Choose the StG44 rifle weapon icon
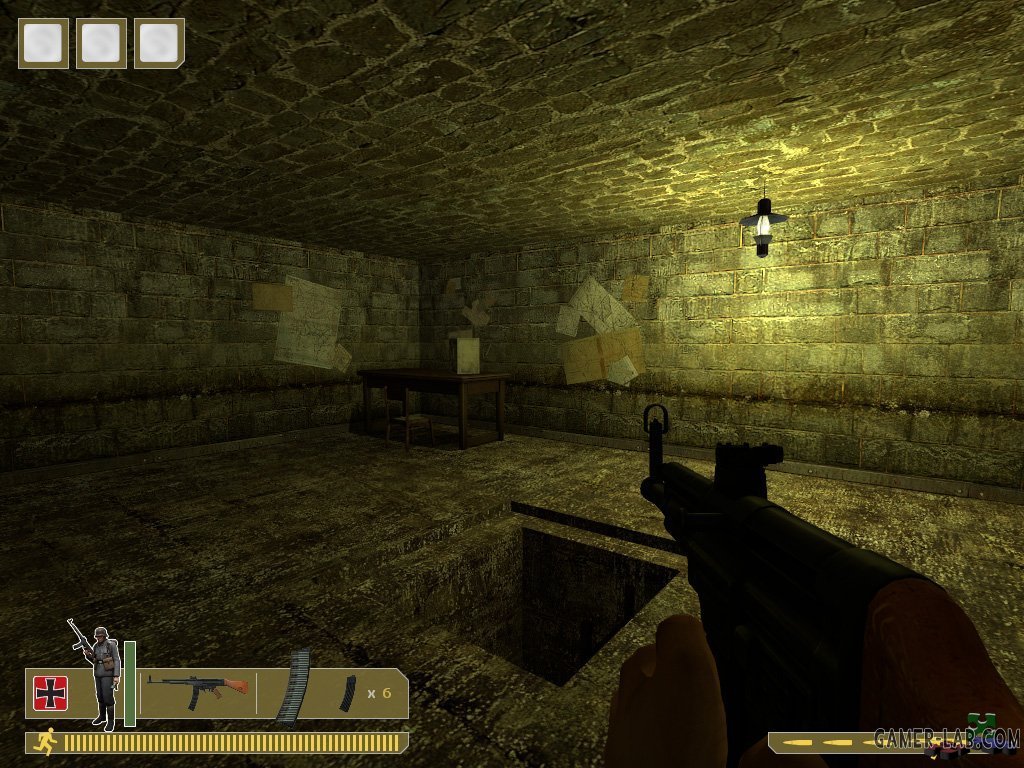The width and height of the screenshot is (1024, 768). tap(196, 688)
